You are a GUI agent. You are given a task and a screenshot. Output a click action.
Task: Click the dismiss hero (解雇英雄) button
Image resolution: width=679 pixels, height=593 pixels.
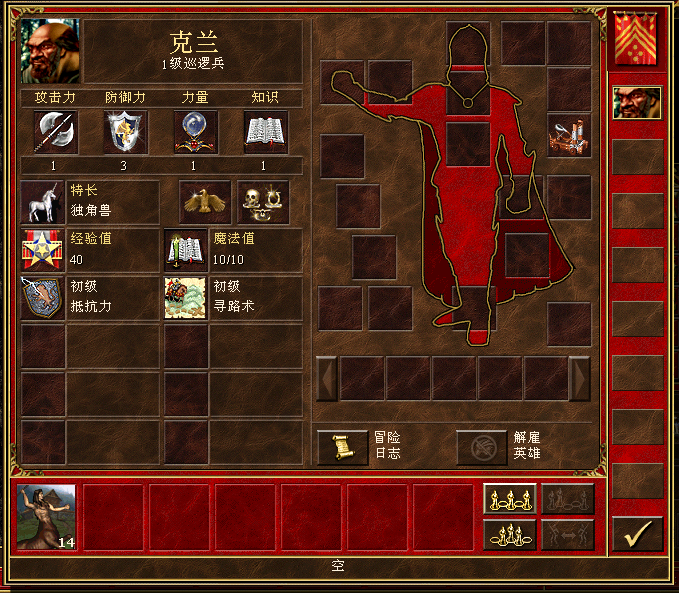[x=481, y=446]
